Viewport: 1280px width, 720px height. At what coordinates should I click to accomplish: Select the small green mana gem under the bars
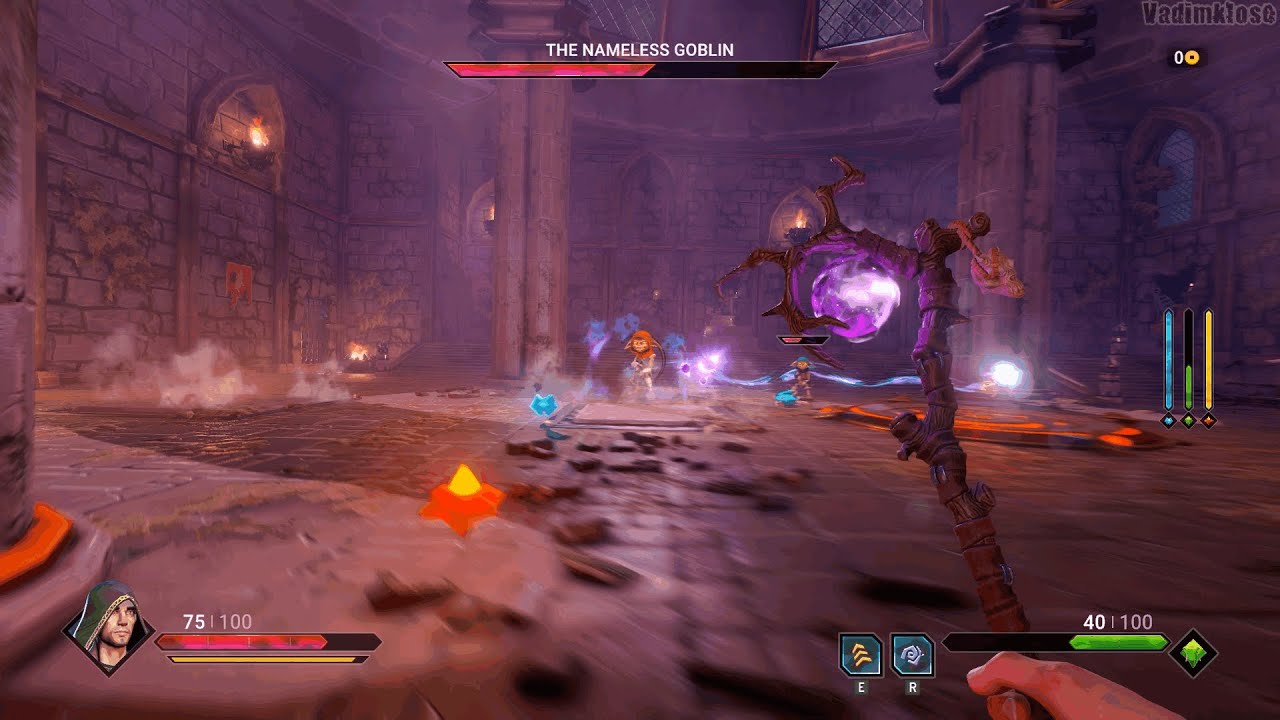click(1188, 421)
